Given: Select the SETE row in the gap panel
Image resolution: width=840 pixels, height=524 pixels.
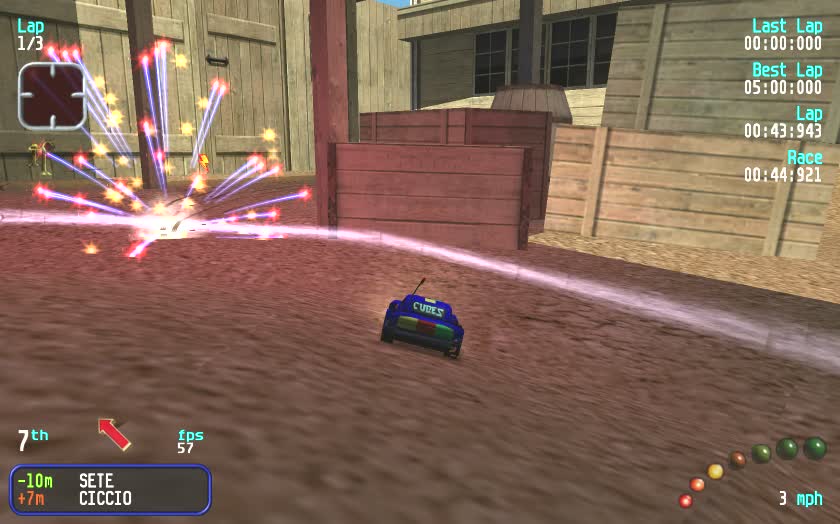Looking at the screenshot, I should pyautogui.click(x=110, y=481).
